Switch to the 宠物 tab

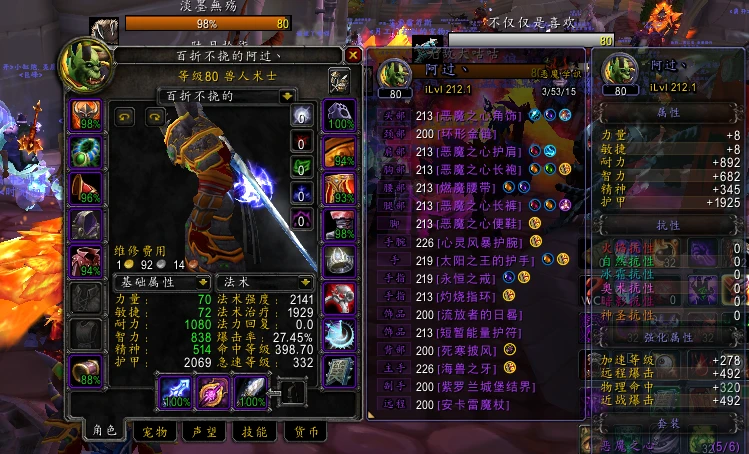click(x=155, y=431)
